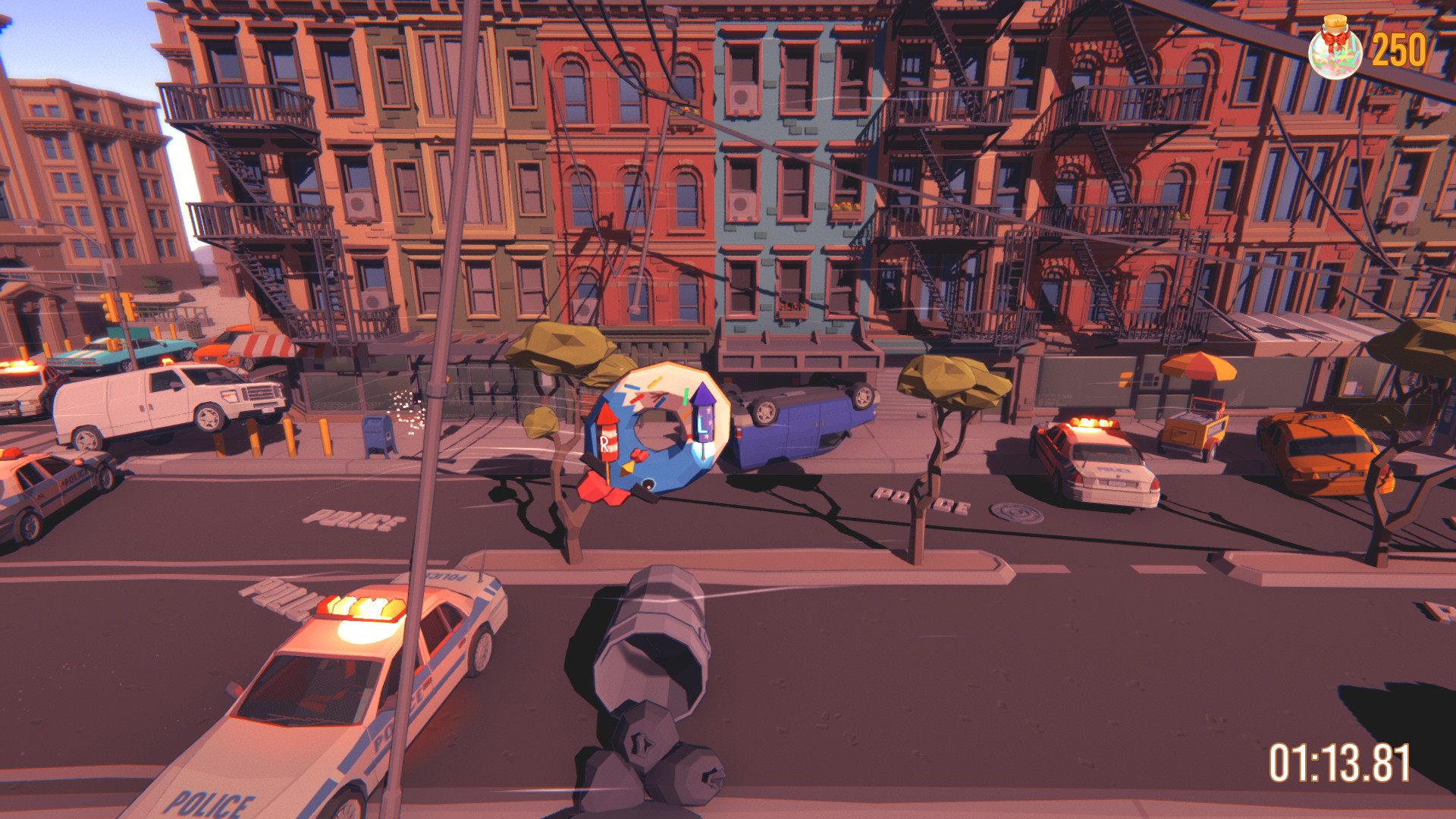
Task: Click the orange street umbrella
Action: (x=1199, y=368)
